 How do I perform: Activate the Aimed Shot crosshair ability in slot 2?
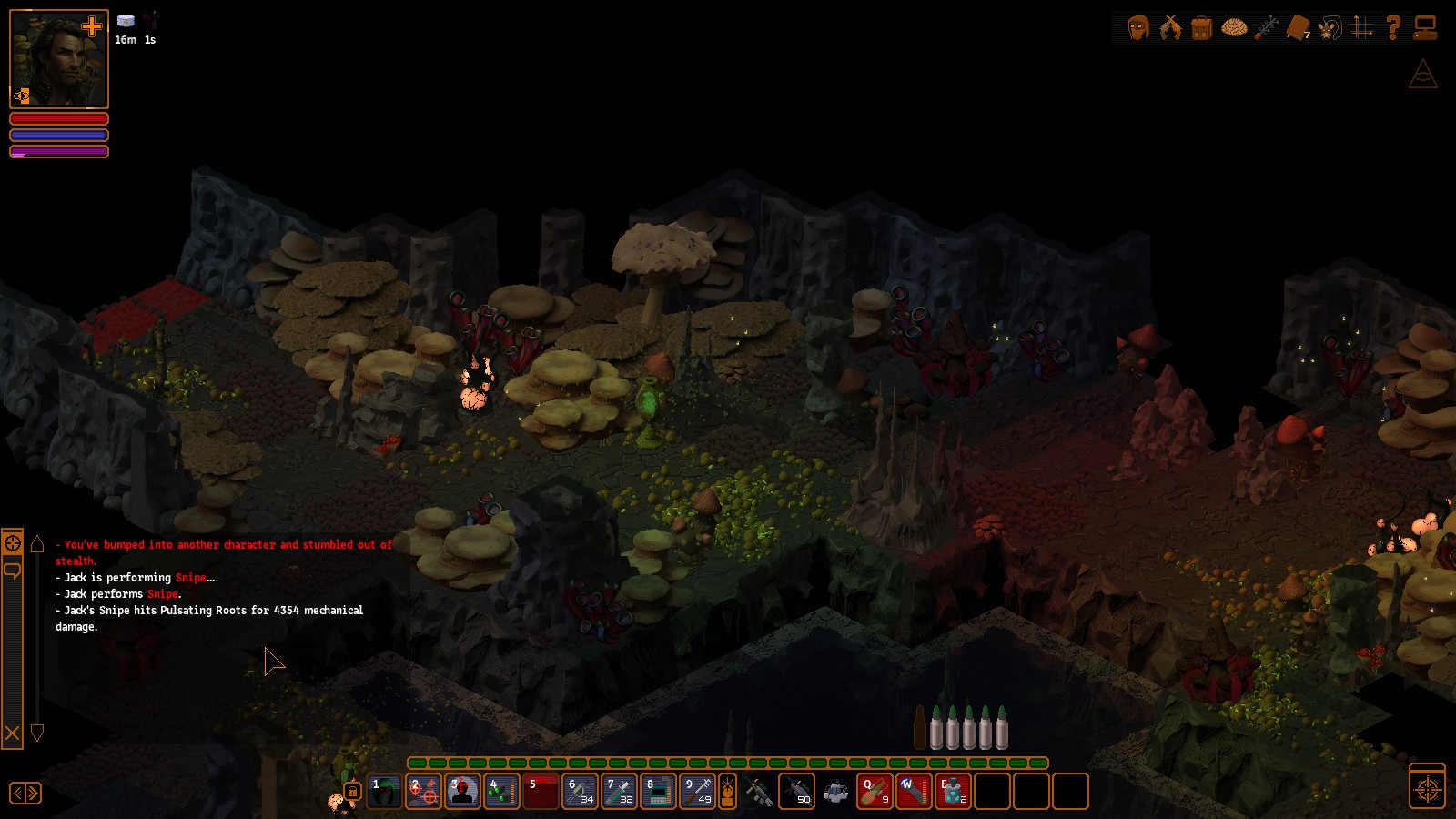click(424, 792)
